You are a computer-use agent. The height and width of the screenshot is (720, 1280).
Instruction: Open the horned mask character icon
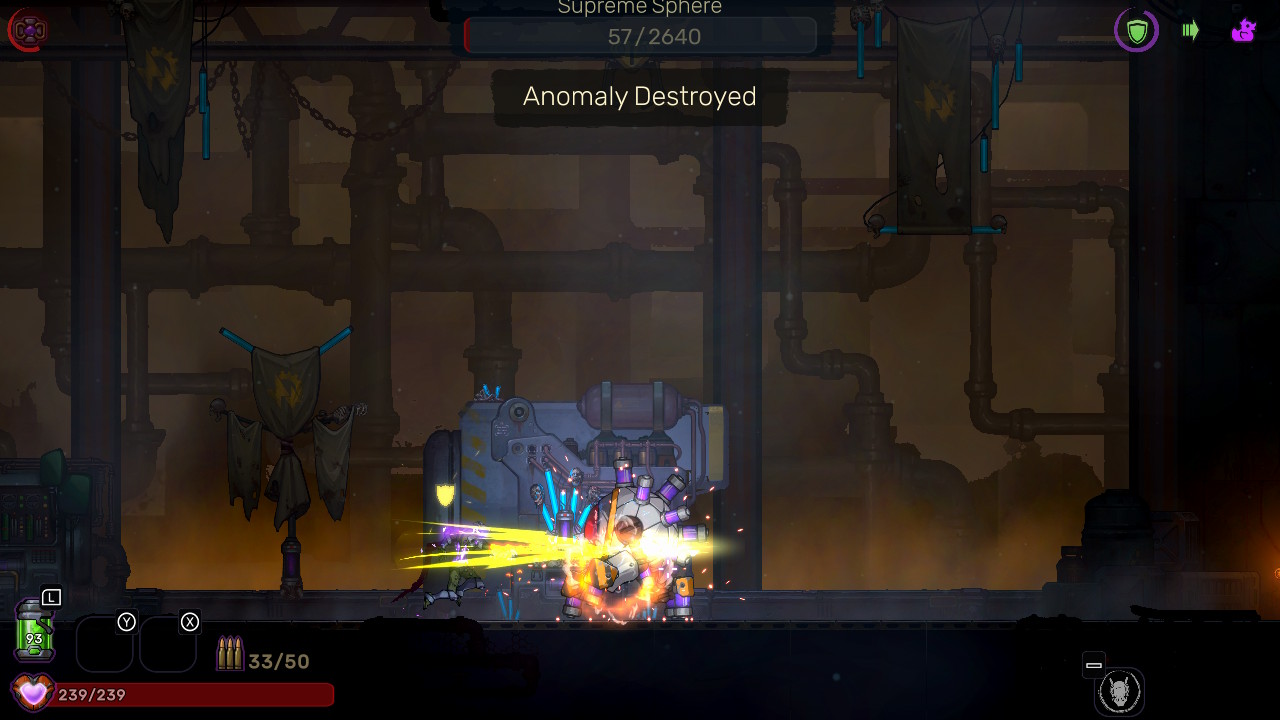pos(1119,692)
